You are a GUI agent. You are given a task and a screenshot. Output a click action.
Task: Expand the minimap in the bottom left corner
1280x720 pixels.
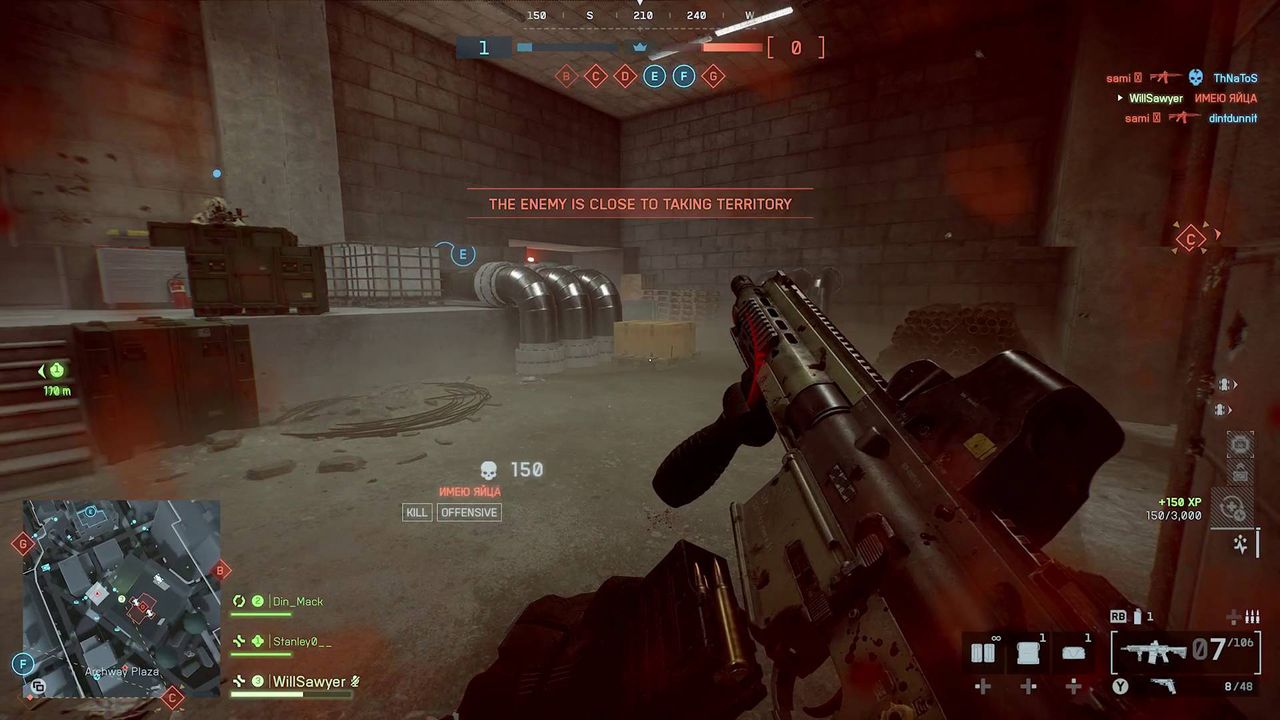[115, 600]
